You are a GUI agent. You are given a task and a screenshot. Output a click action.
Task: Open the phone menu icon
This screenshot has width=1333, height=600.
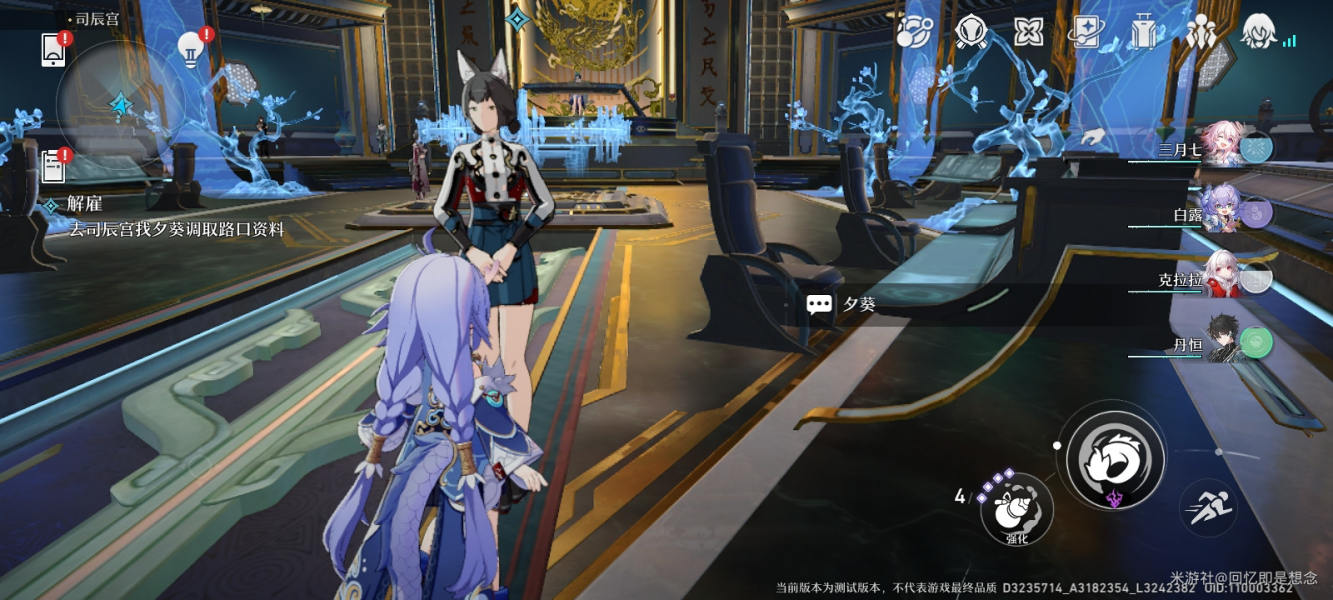pos(53,50)
